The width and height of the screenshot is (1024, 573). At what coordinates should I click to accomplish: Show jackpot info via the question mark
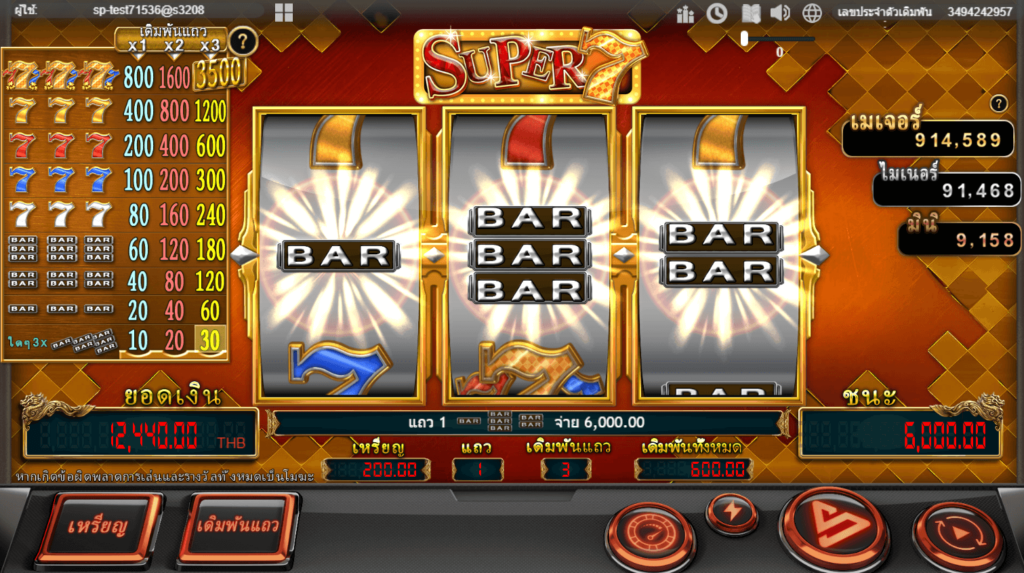pyautogui.click(x=997, y=104)
